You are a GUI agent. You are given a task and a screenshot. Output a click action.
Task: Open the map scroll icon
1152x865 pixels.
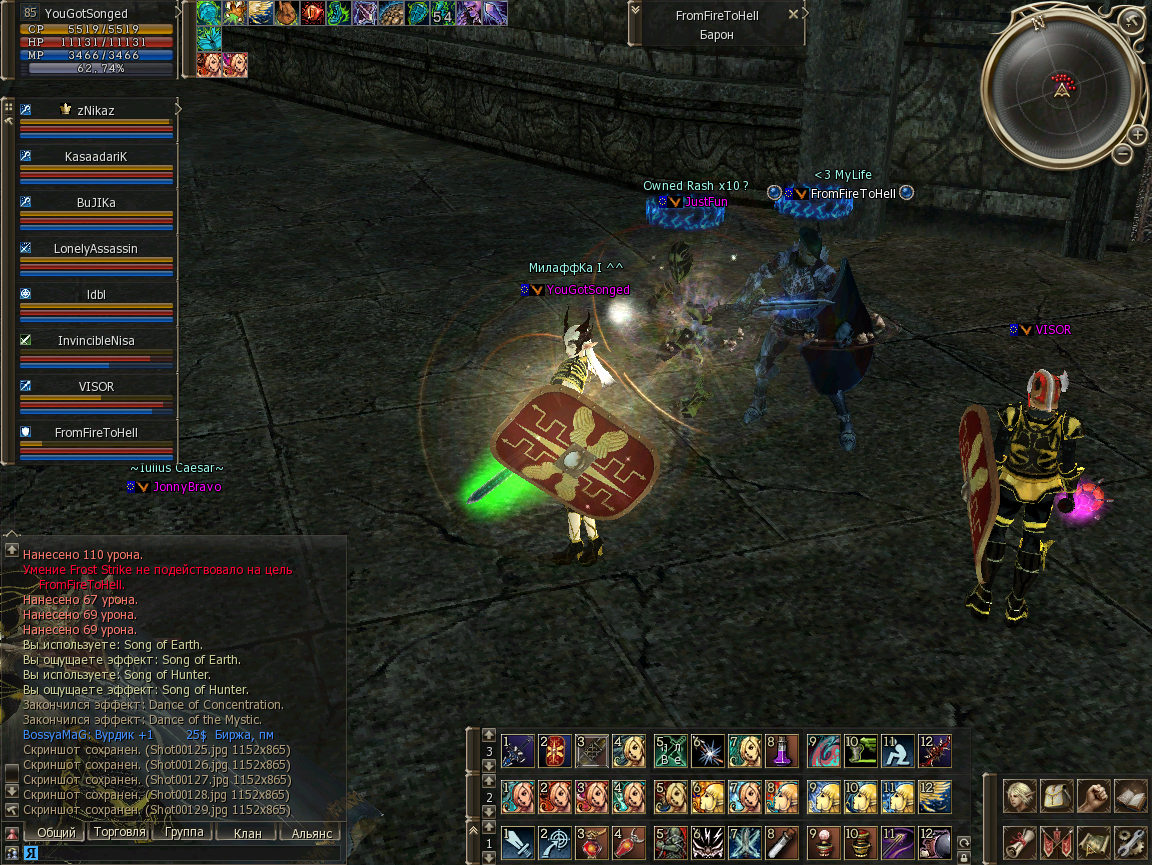tap(1093, 843)
